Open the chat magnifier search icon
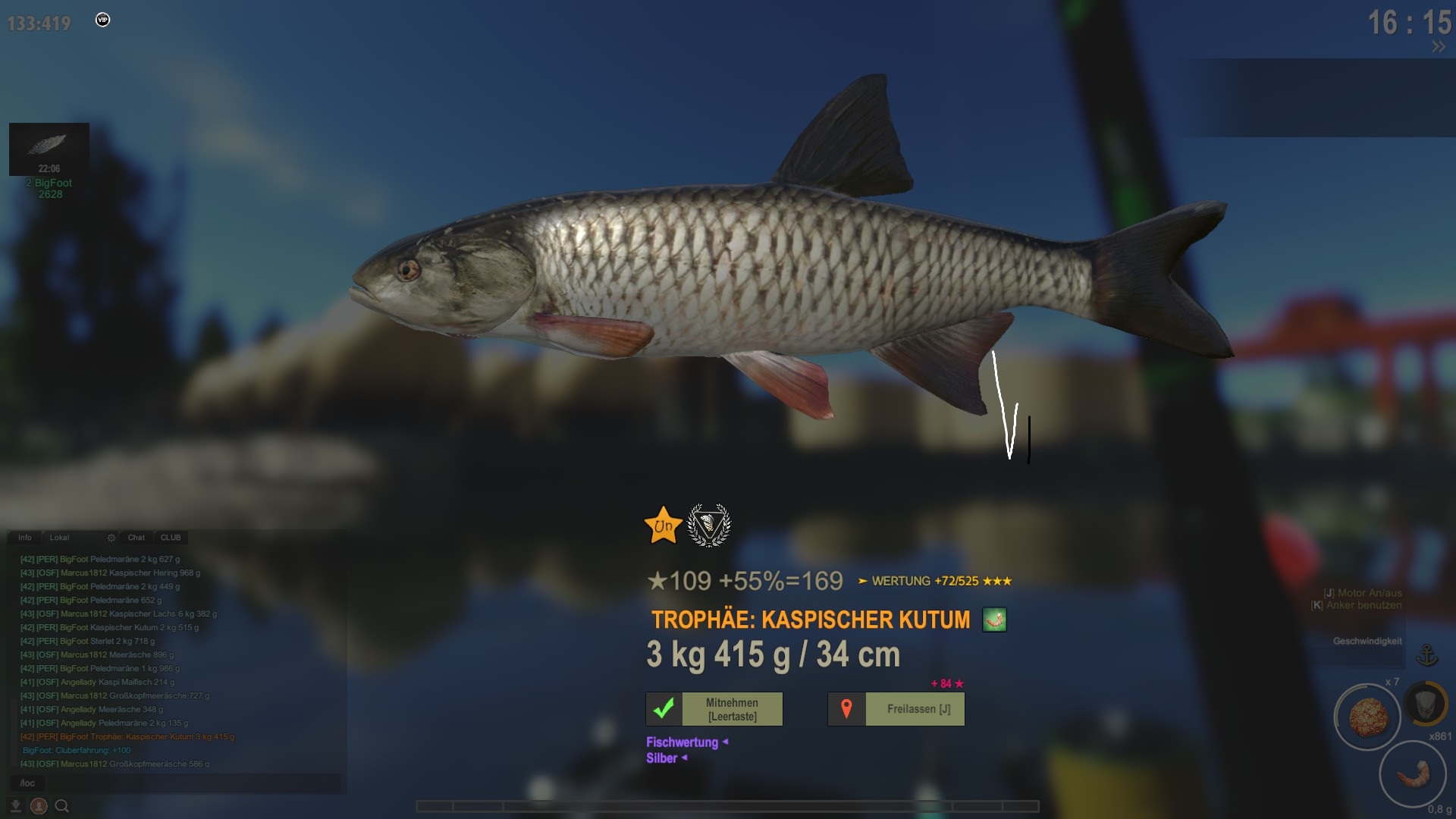This screenshot has height=819, width=1456. point(62,806)
